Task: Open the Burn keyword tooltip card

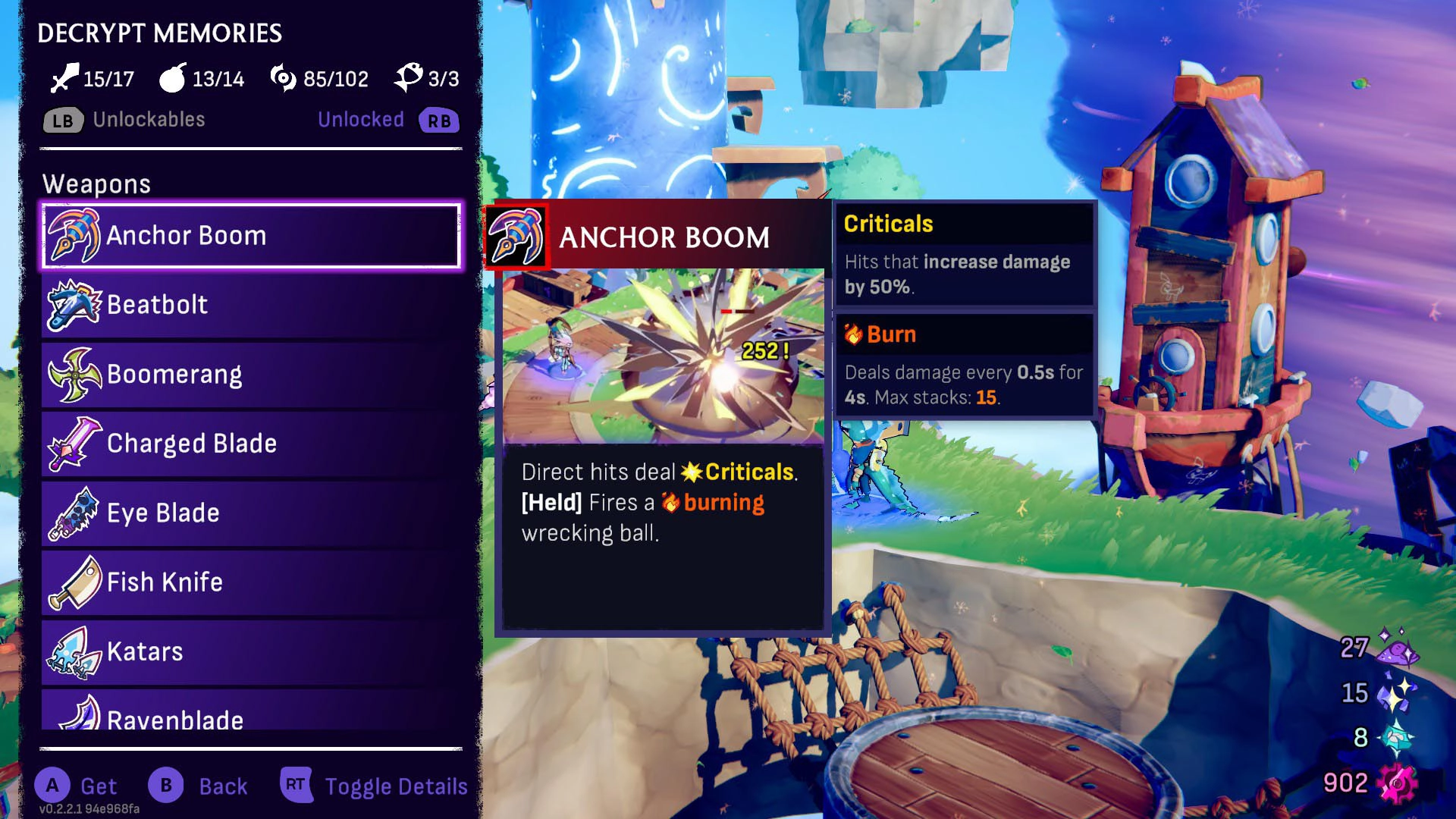Action: coord(965,366)
